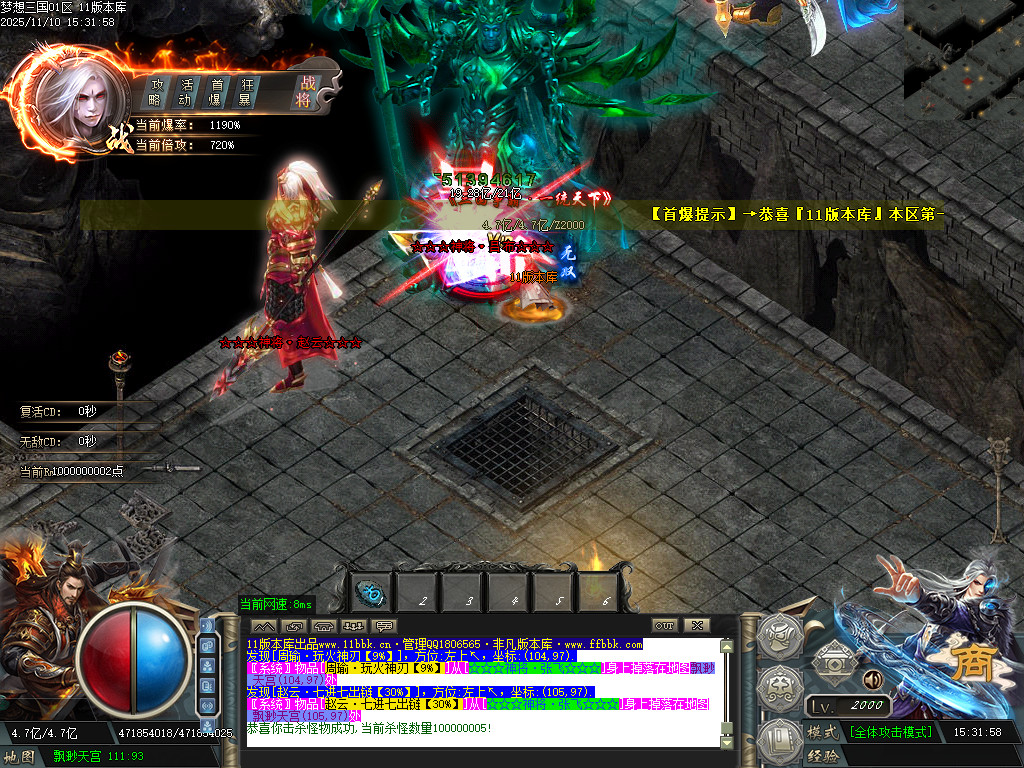Open the 战将 warrior general panel
The height and width of the screenshot is (768, 1024).
[304, 91]
